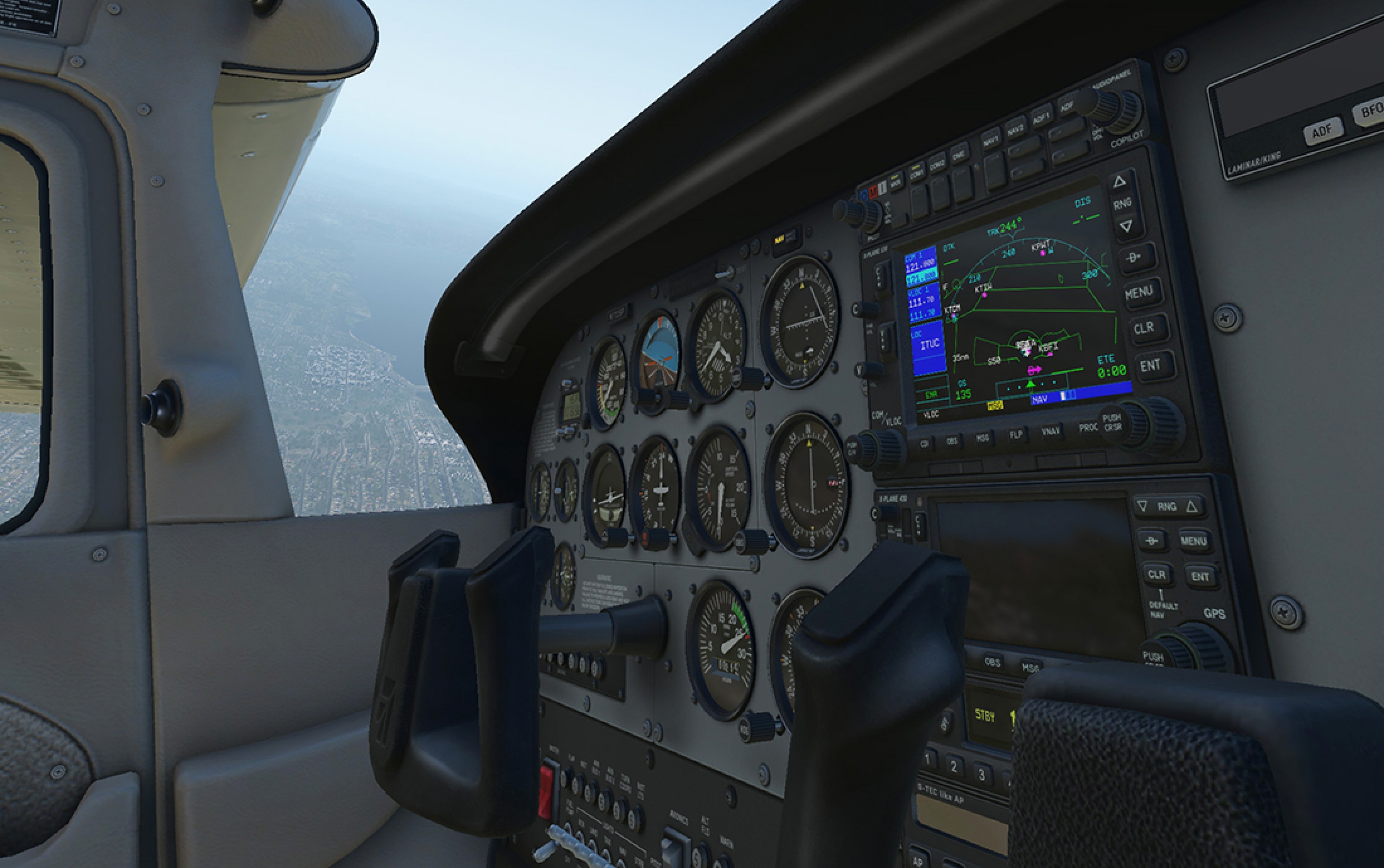Open the FPL flight plan page
1384x868 pixels.
[x=1015, y=434]
